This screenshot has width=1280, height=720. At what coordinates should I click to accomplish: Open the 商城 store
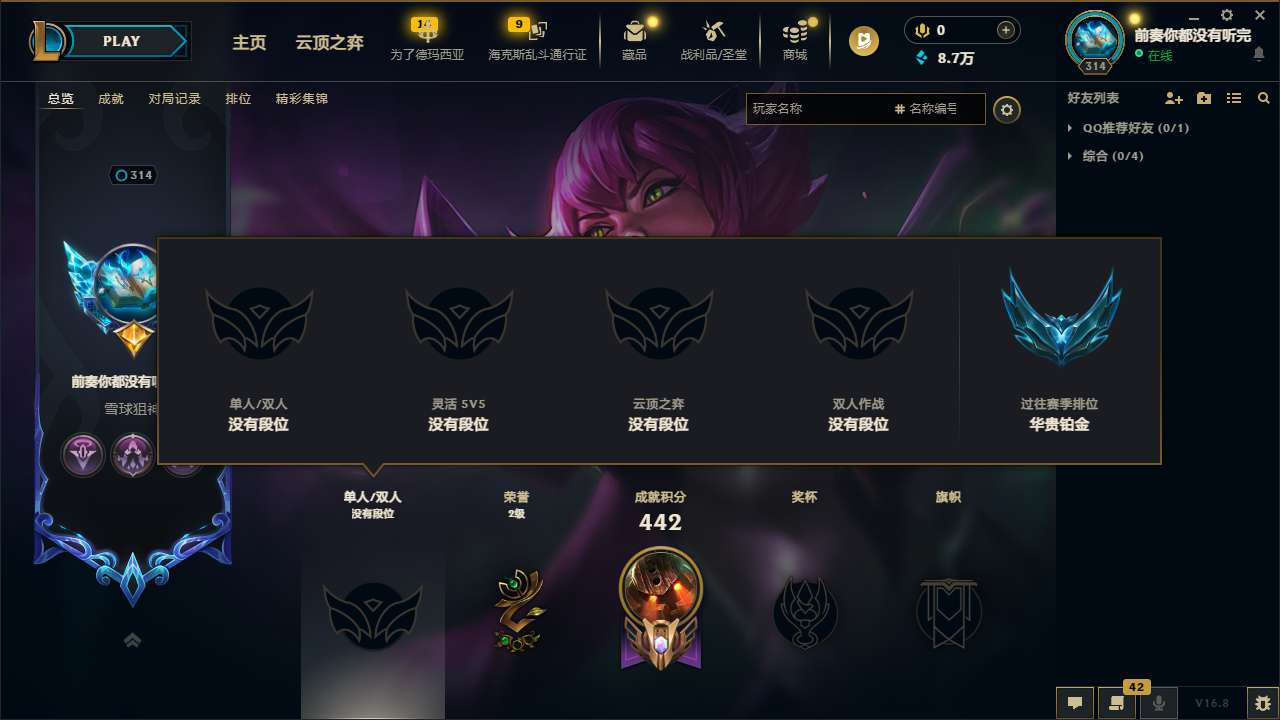[795, 40]
